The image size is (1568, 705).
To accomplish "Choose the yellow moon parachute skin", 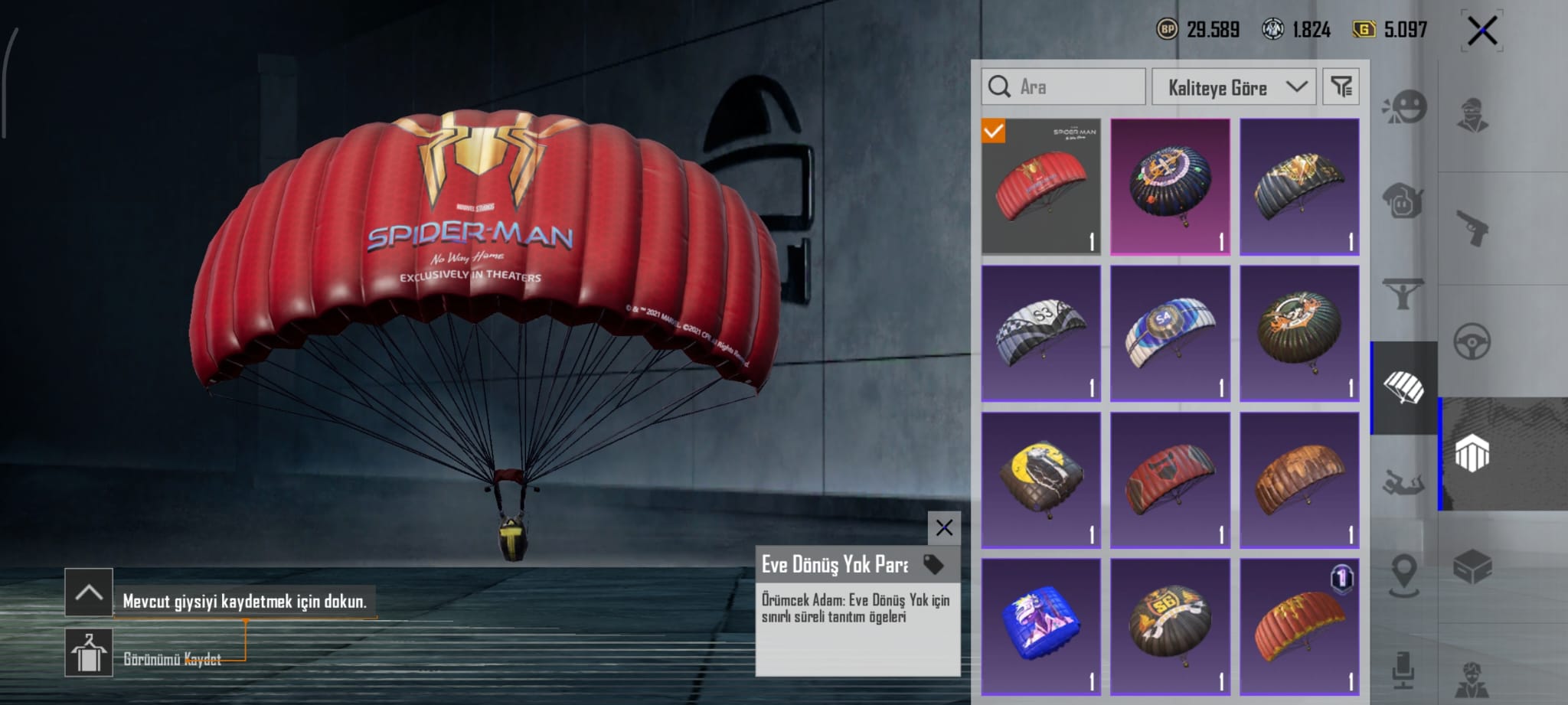I will tap(1040, 480).
